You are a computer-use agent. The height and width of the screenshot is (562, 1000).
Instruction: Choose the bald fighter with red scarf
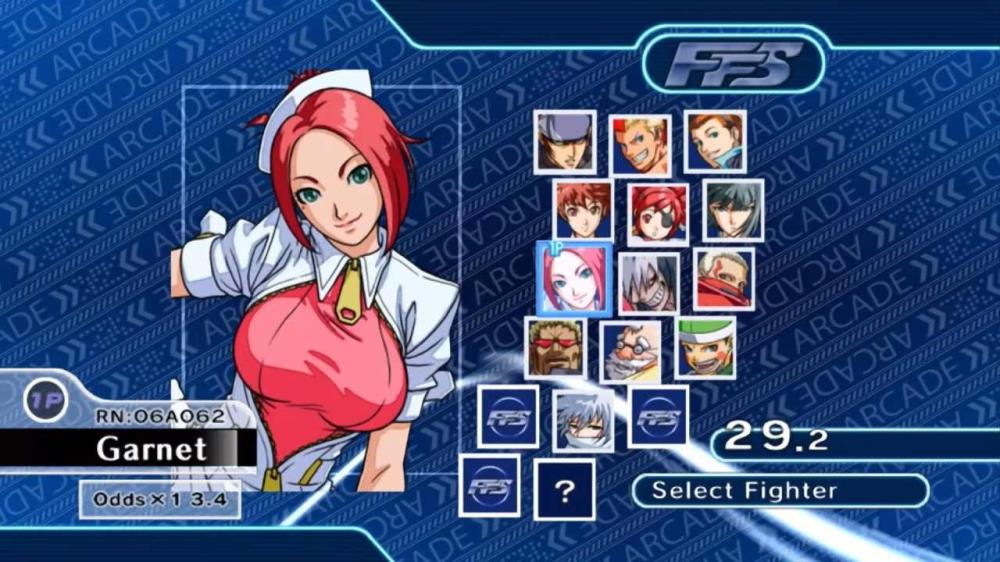coord(723,279)
